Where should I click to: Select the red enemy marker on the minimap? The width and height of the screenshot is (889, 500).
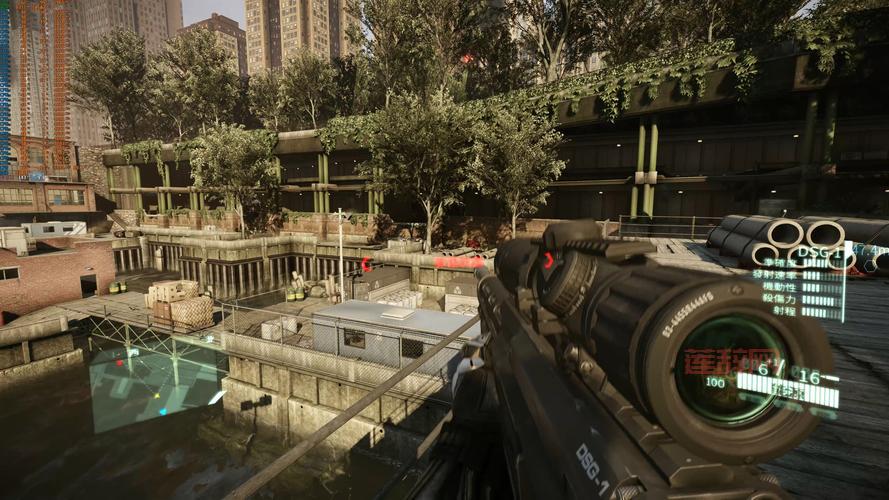click(119, 363)
